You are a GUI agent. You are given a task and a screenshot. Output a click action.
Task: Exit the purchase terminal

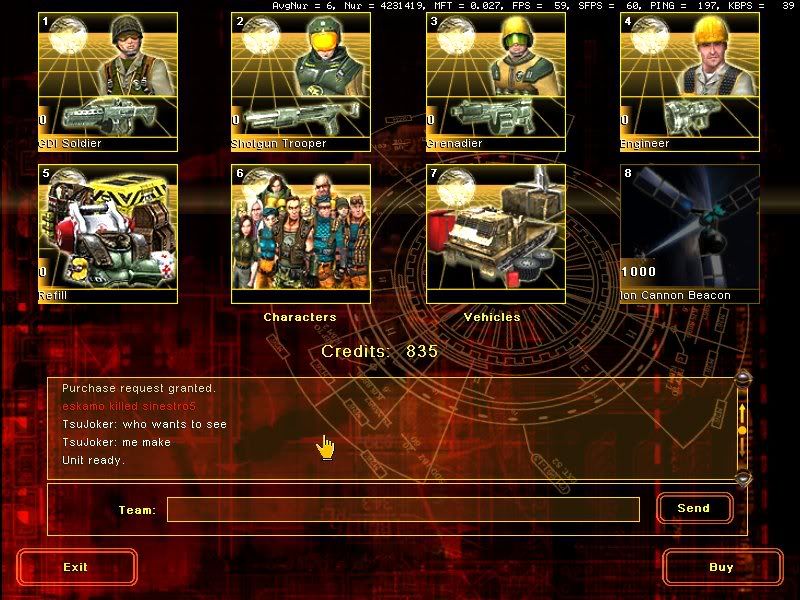click(x=76, y=567)
